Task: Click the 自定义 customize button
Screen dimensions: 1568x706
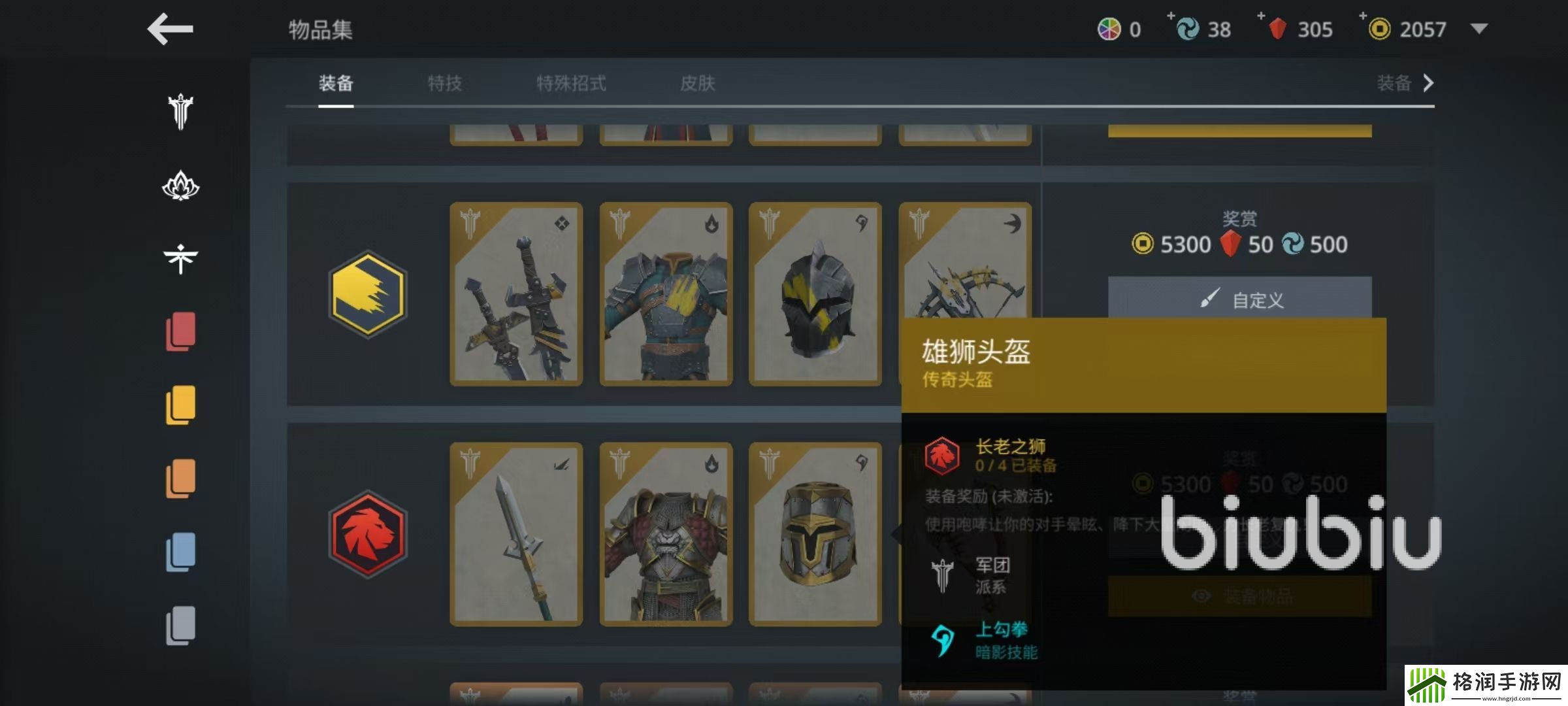Action: (x=1242, y=299)
